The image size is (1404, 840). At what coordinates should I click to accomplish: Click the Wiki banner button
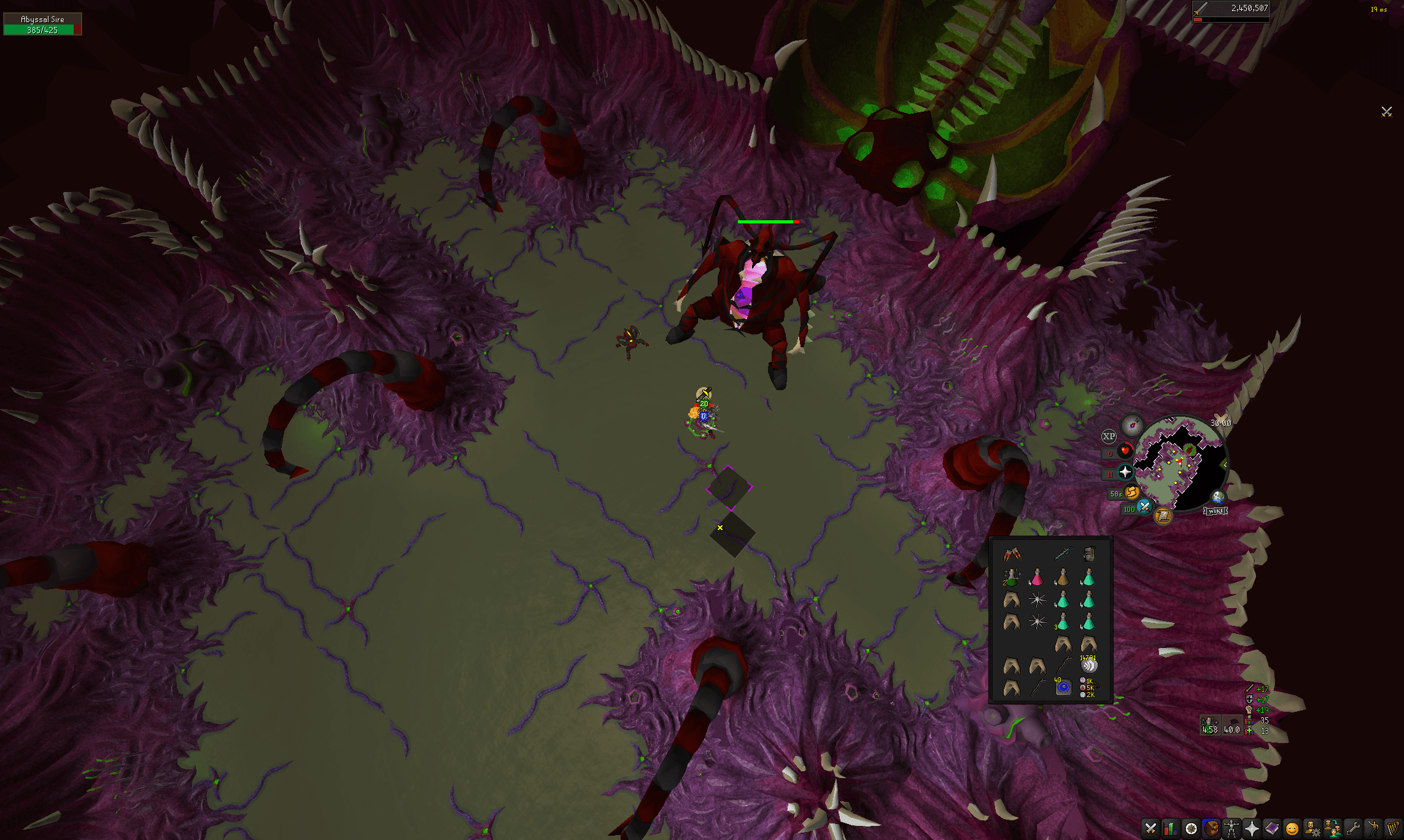pyautogui.click(x=1216, y=511)
